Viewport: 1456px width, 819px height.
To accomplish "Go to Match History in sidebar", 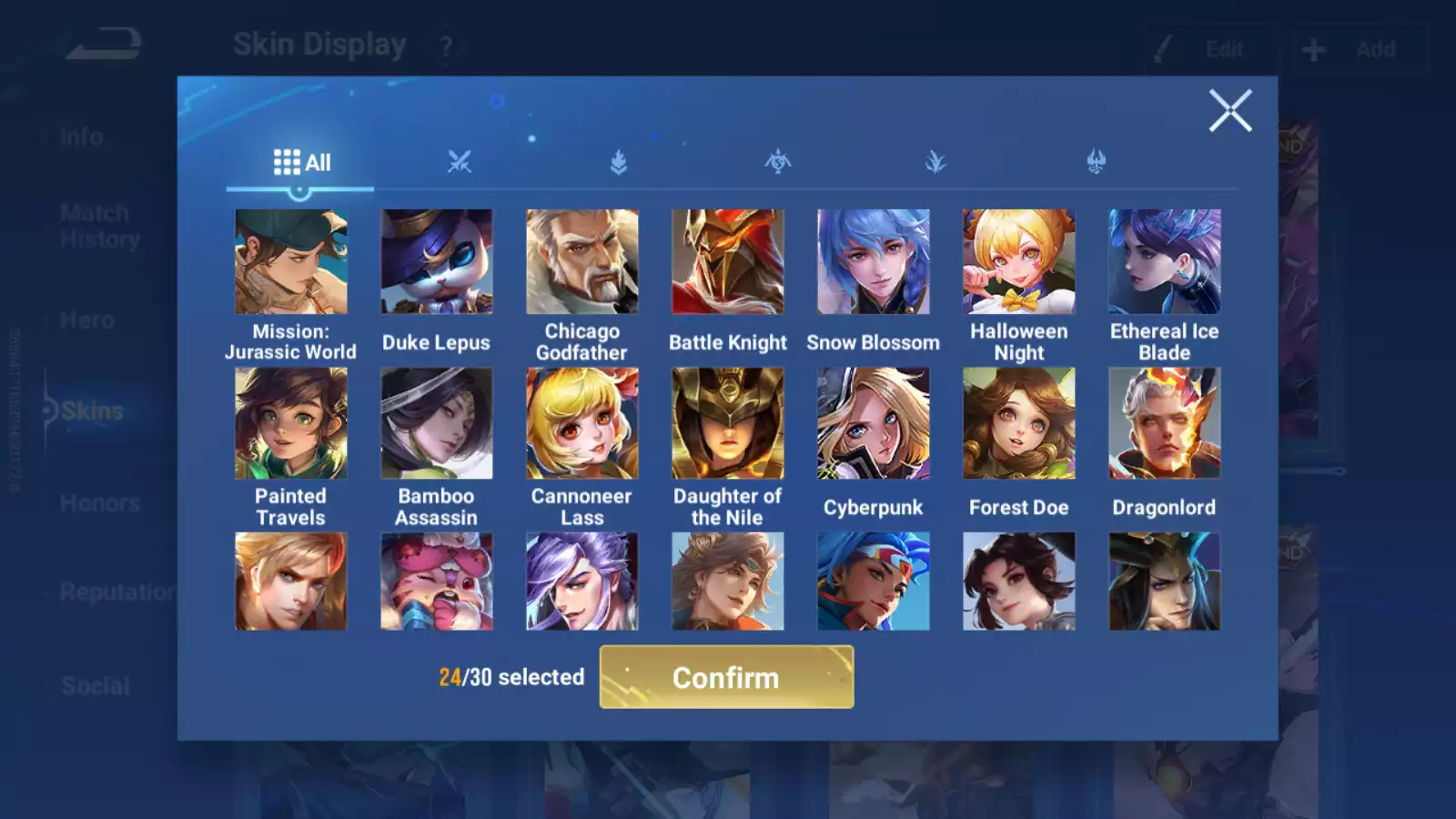I will (94, 225).
